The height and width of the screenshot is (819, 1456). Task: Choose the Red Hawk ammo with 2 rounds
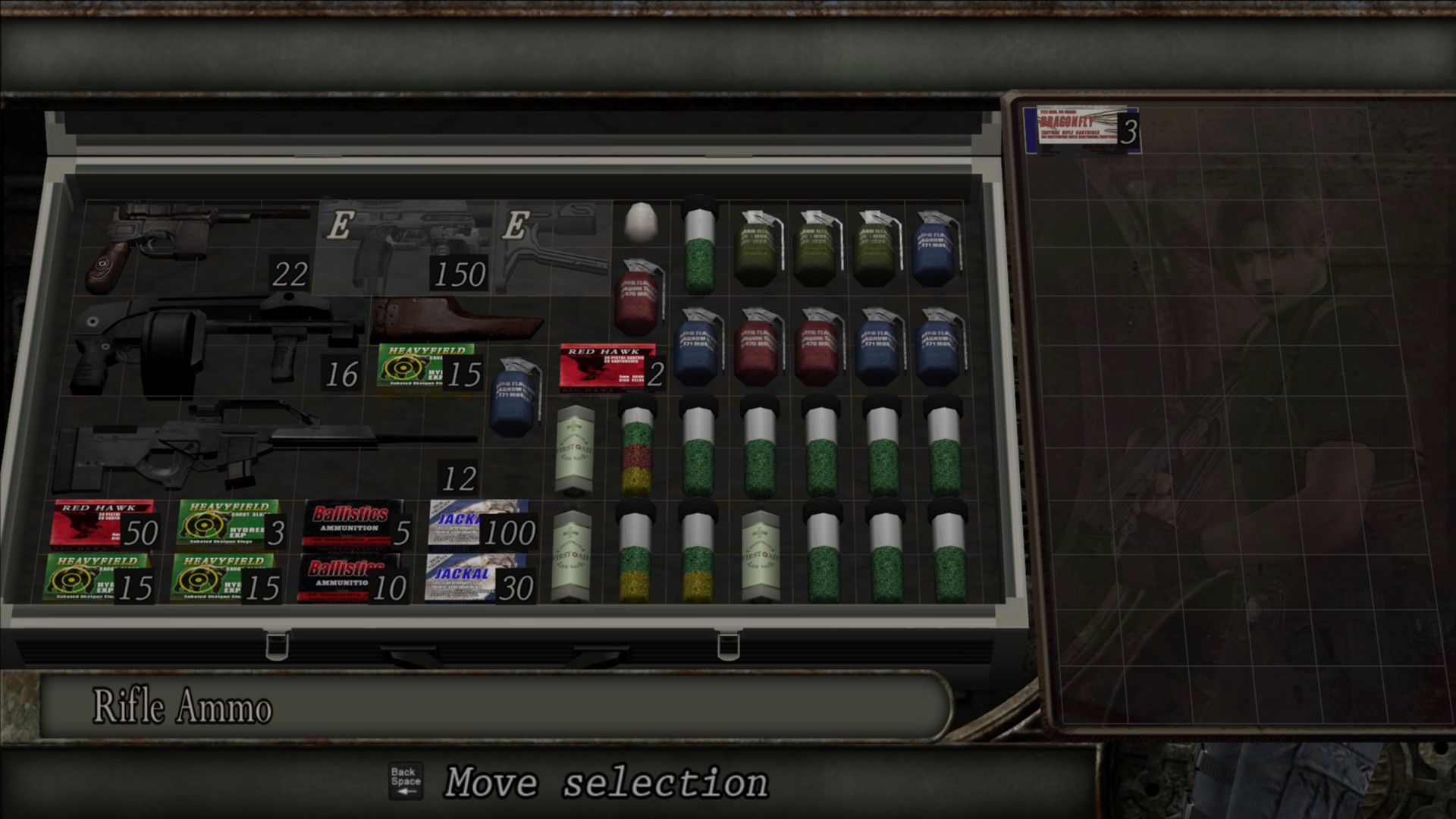coord(607,368)
